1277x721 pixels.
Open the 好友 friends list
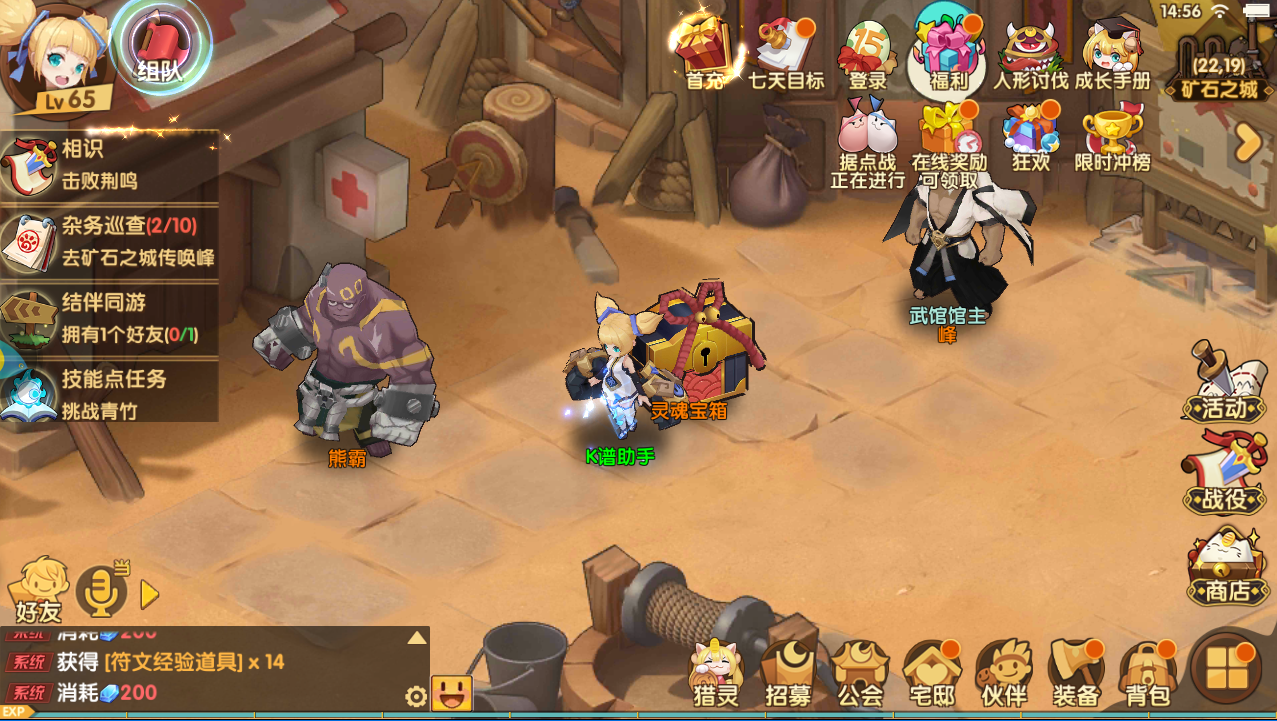click(38, 589)
